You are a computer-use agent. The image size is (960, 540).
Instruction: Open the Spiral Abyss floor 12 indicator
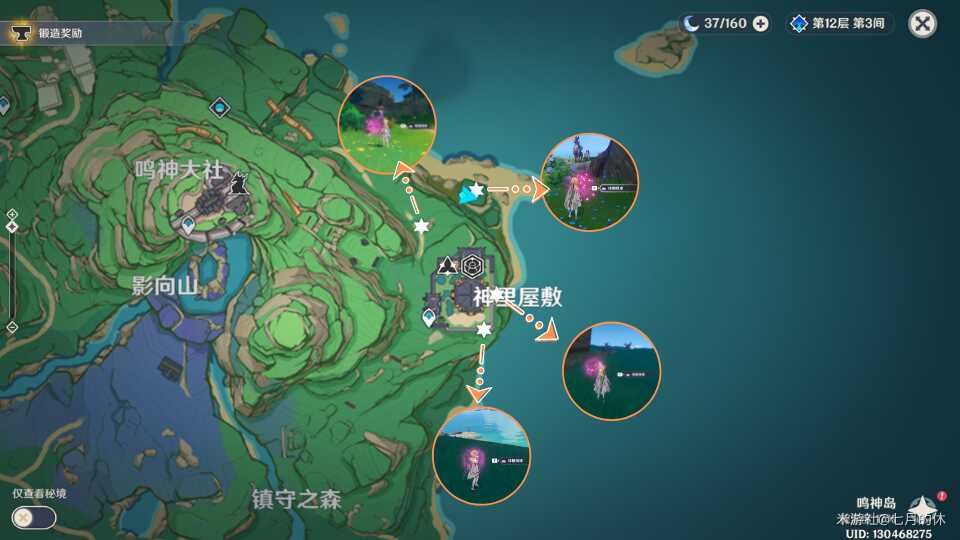coord(839,23)
